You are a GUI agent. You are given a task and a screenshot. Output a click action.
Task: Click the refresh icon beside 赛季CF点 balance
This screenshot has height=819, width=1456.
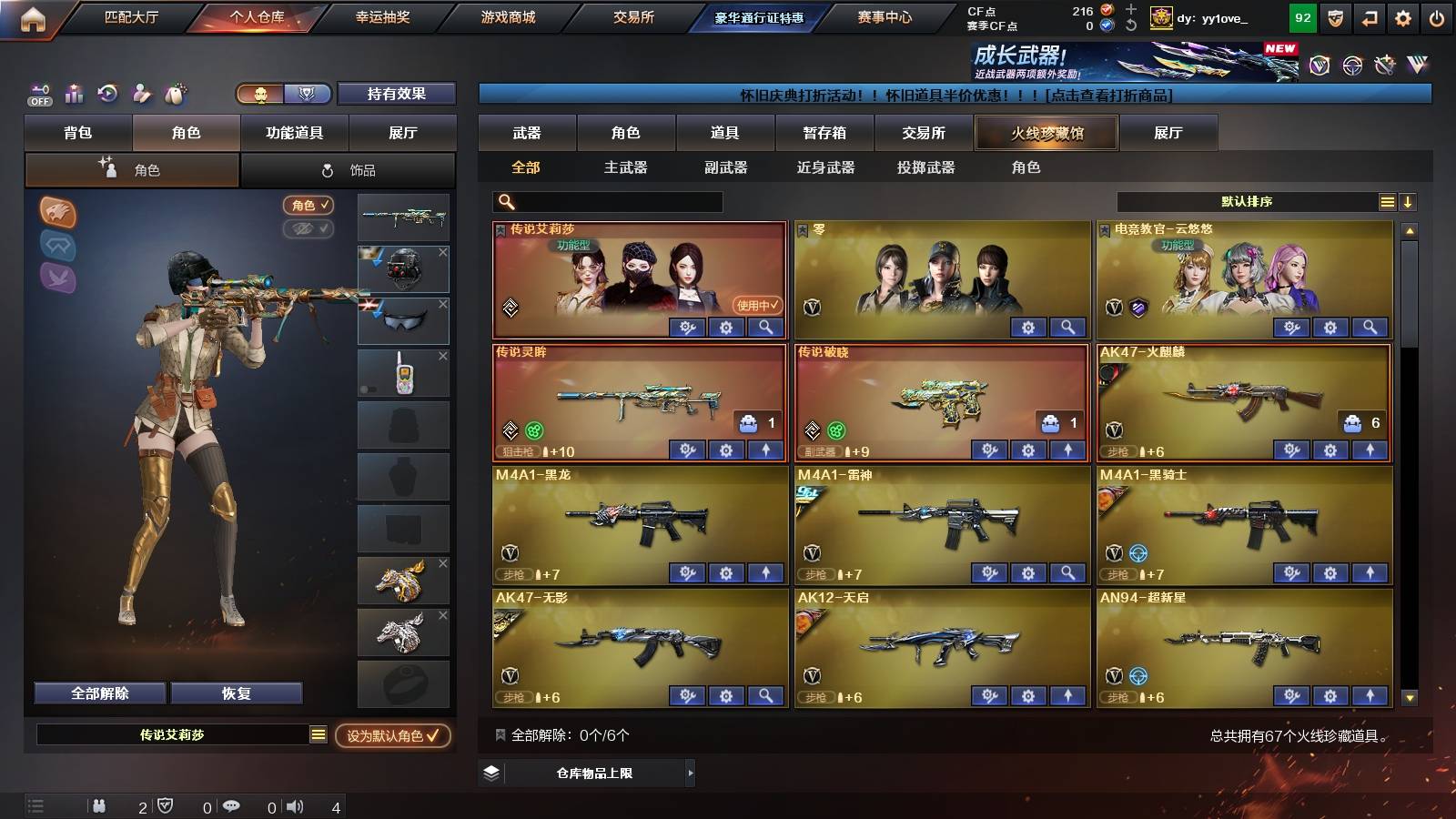click(x=1130, y=25)
